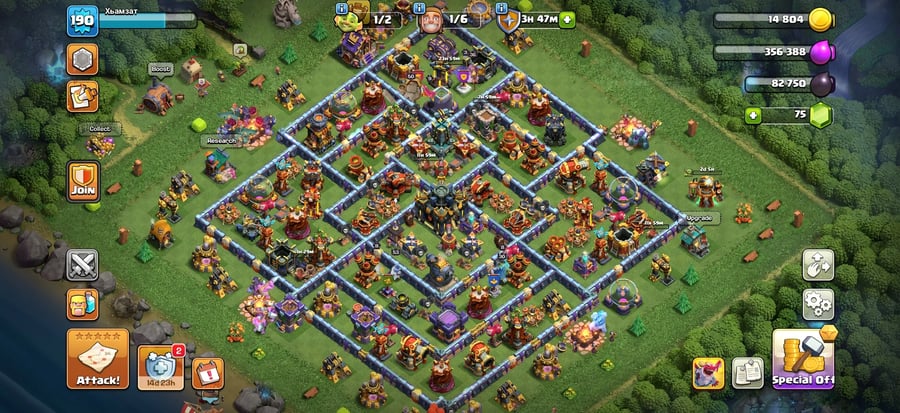Tap the green plus beside the shield timer

point(568,18)
